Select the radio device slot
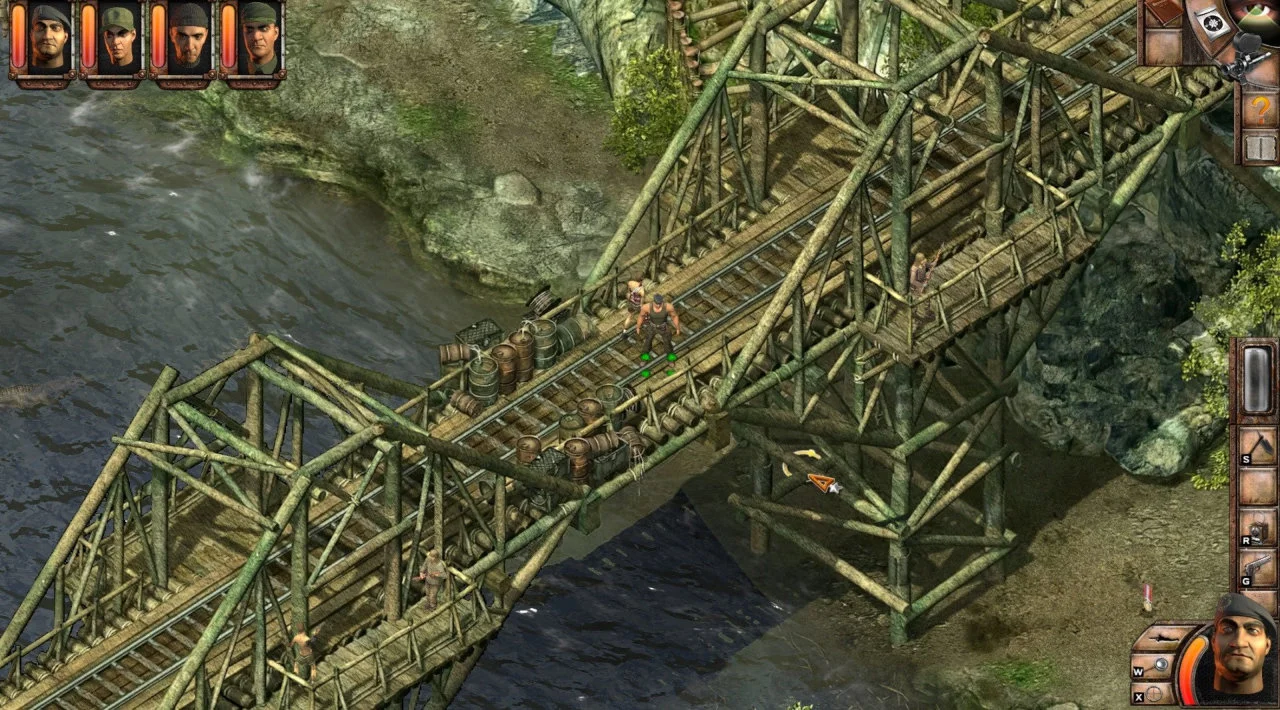This screenshot has width=1280, height=710. [1257, 527]
